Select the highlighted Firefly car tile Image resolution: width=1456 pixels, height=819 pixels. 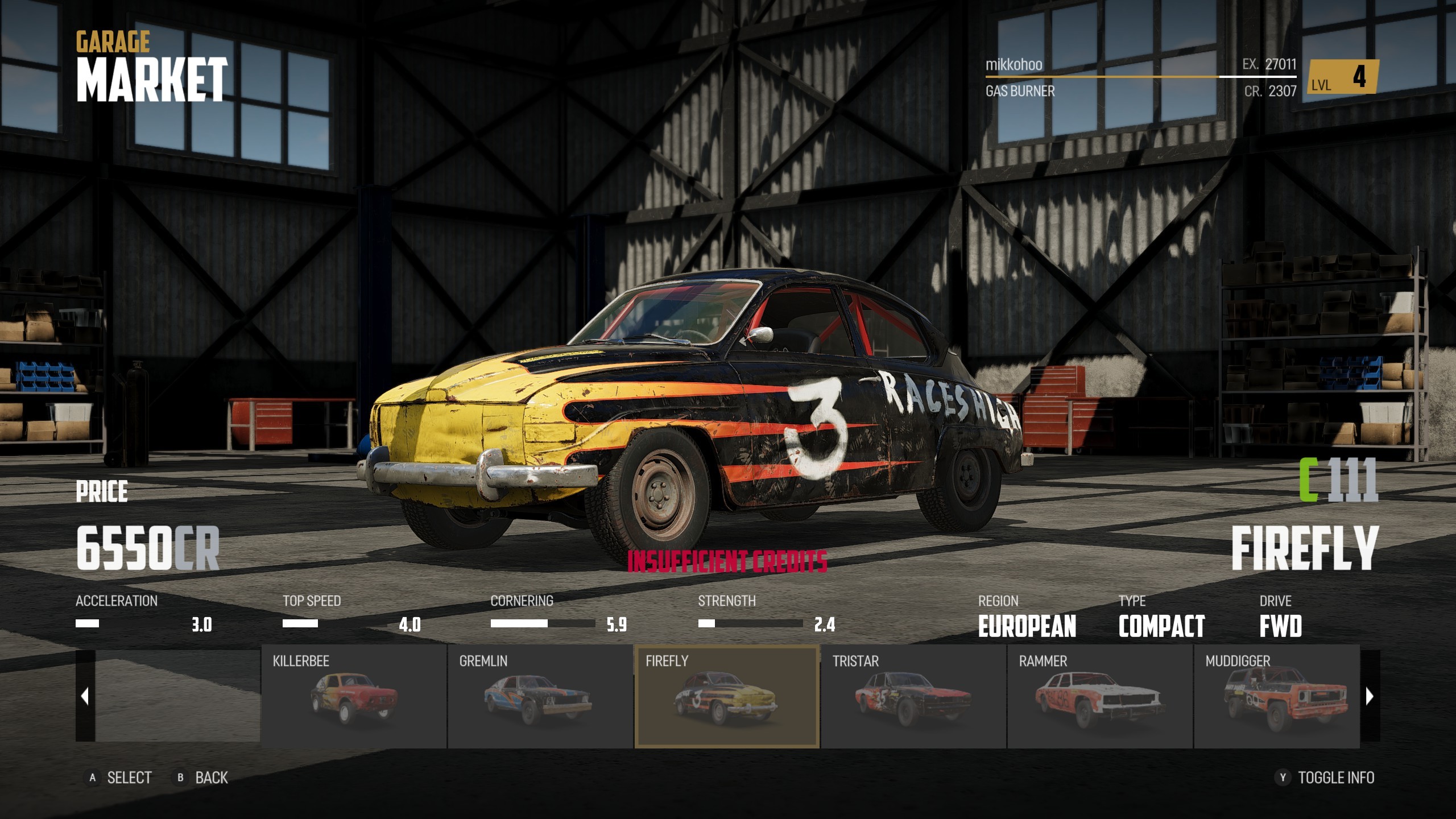726,696
